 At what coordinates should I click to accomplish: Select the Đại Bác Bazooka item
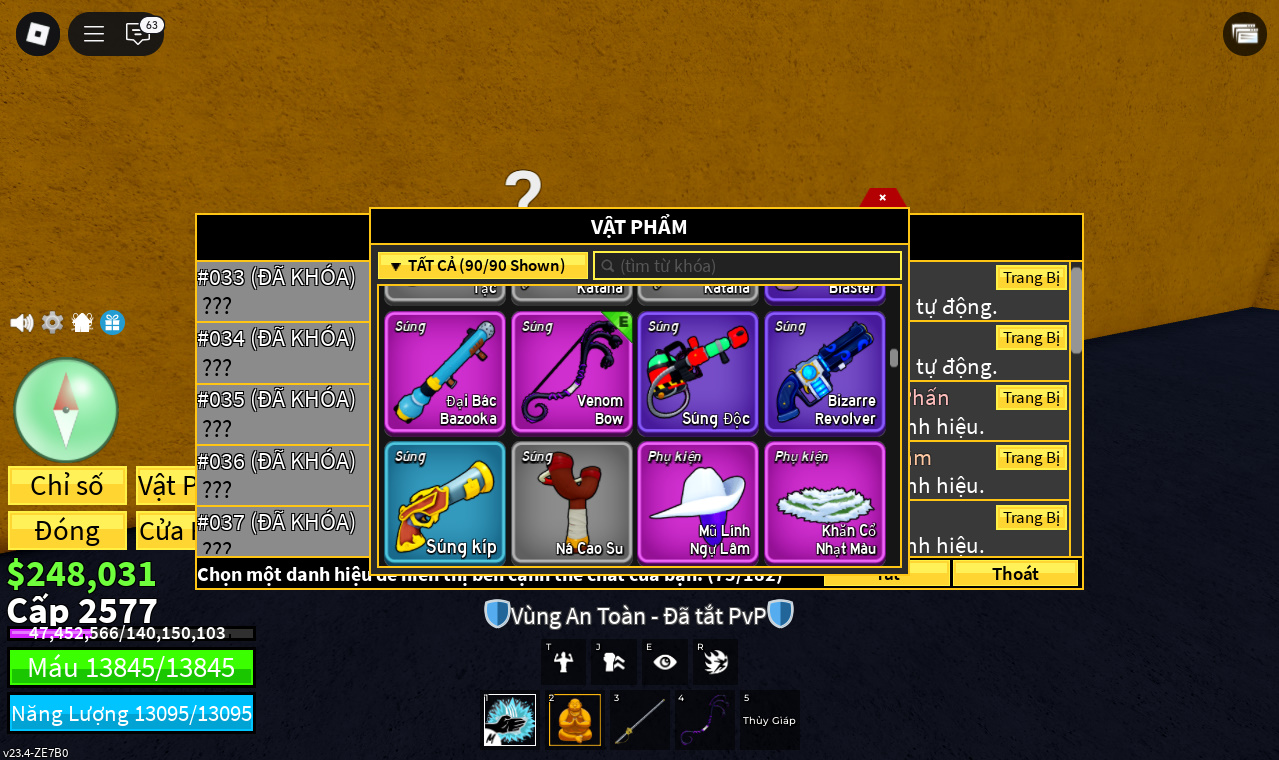point(445,372)
